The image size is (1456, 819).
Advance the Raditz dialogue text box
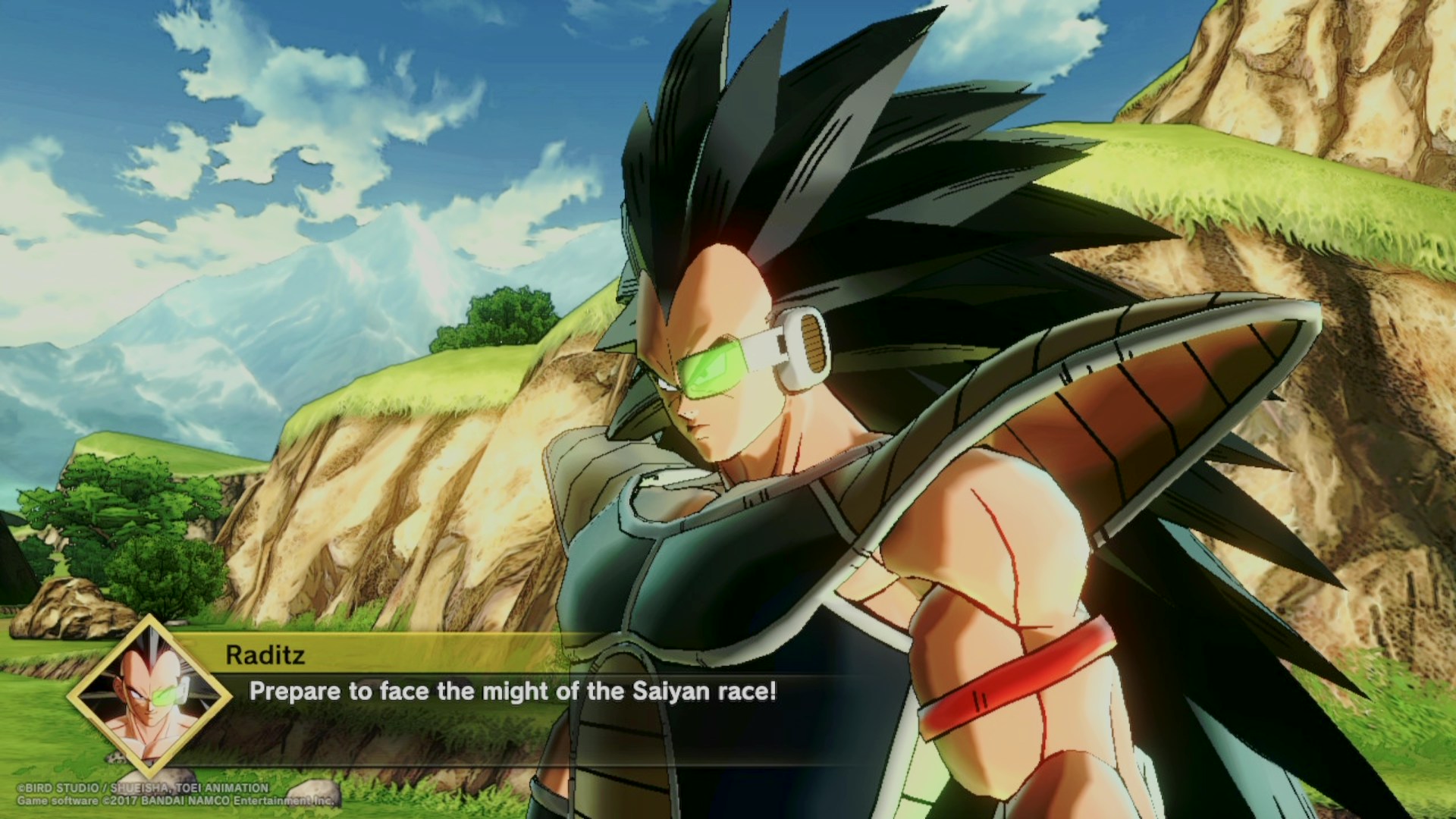click(x=513, y=692)
